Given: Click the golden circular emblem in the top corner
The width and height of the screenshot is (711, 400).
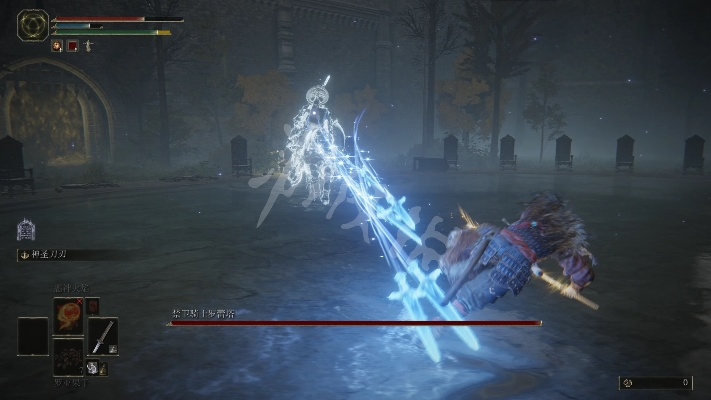Looking at the screenshot, I should (x=32, y=24).
